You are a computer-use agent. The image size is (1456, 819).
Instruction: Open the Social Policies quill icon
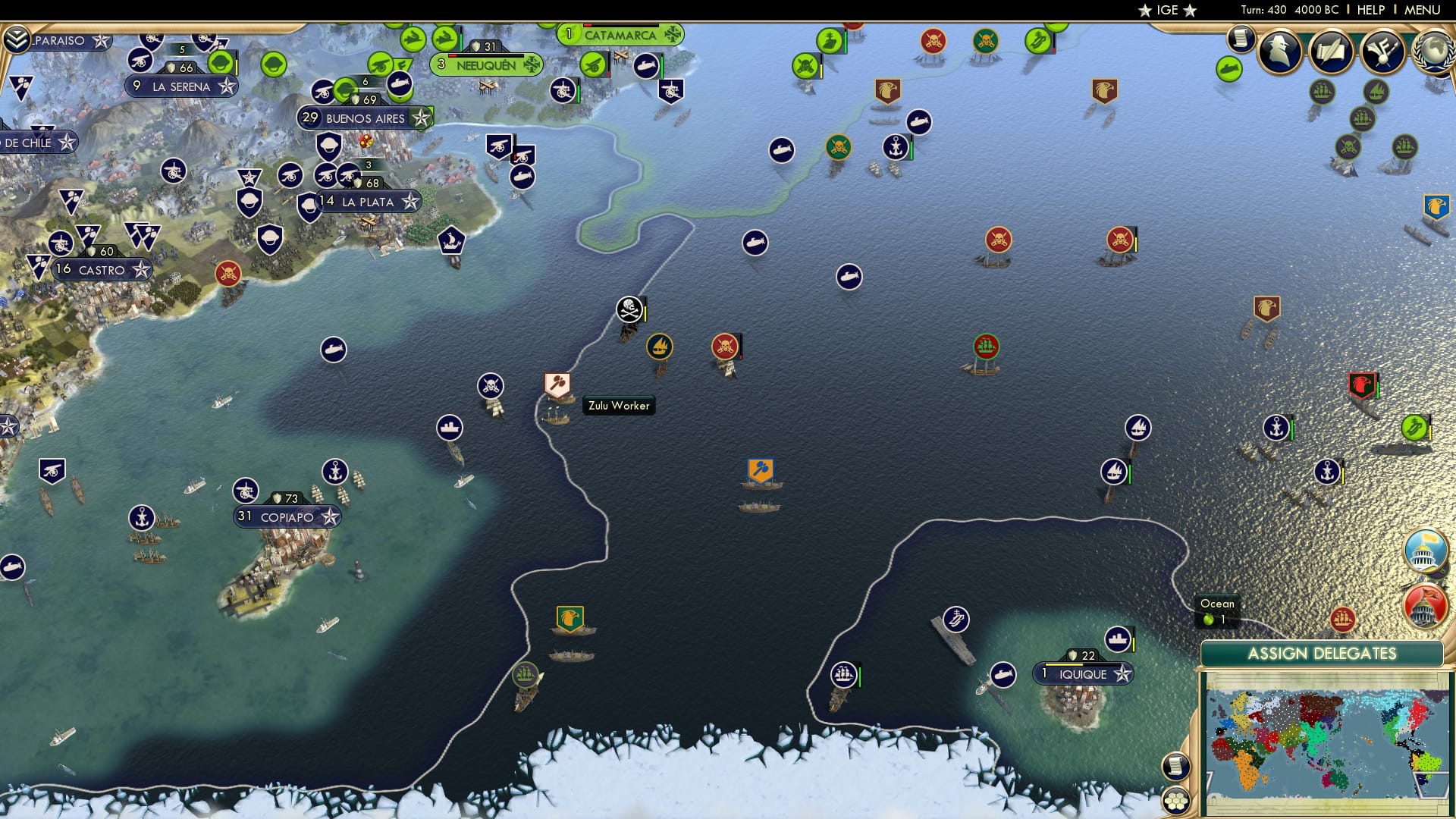pyautogui.click(x=1332, y=51)
